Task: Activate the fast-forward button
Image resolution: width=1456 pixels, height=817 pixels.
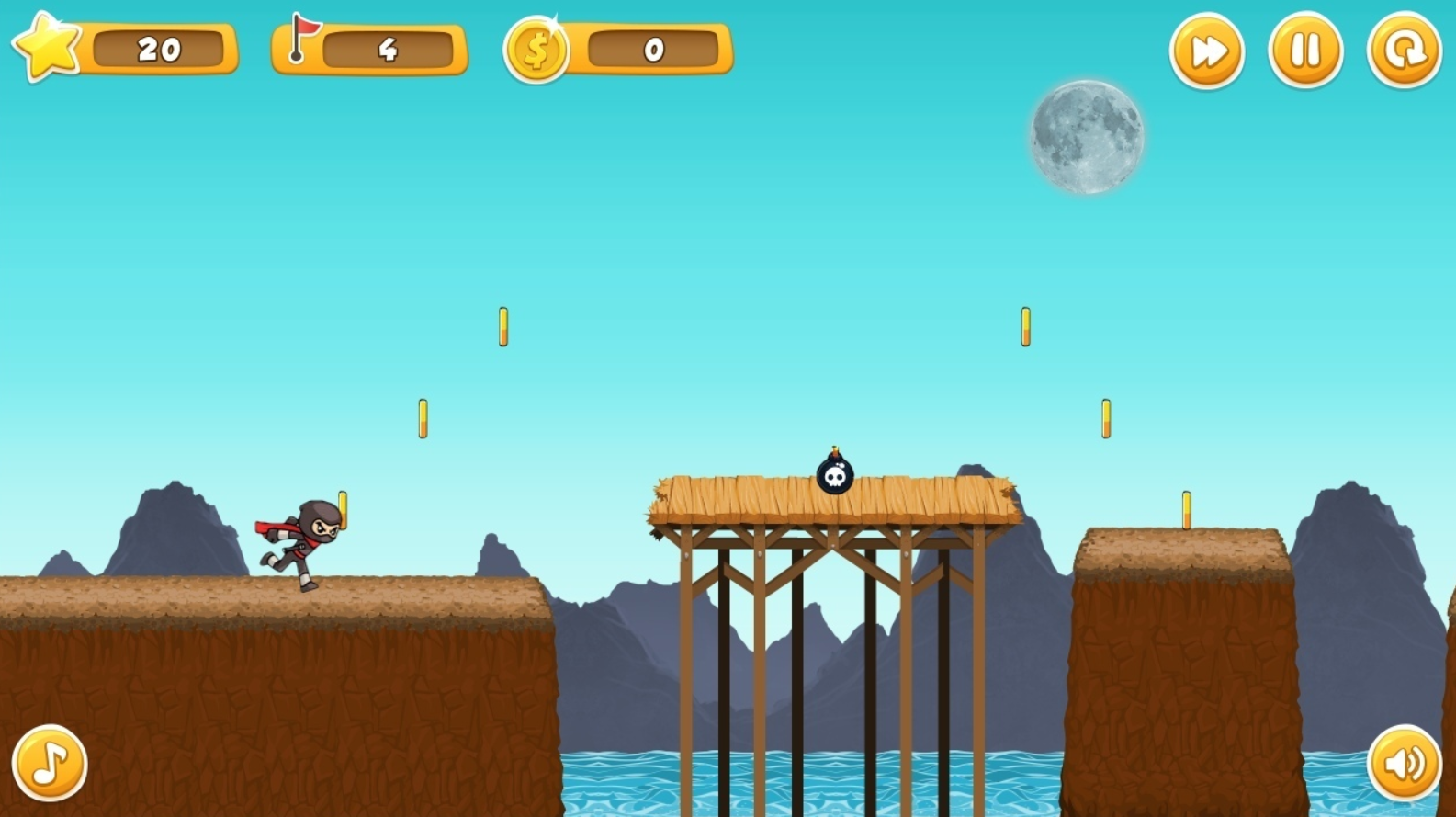Action: coord(1206,51)
